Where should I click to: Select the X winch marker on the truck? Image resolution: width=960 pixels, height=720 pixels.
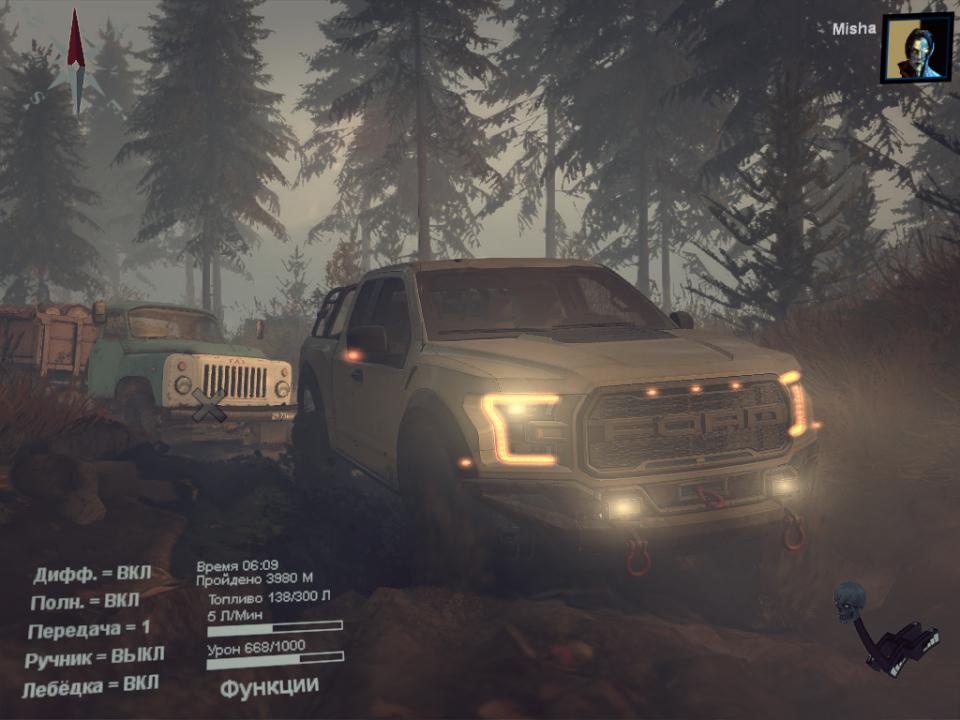208,405
